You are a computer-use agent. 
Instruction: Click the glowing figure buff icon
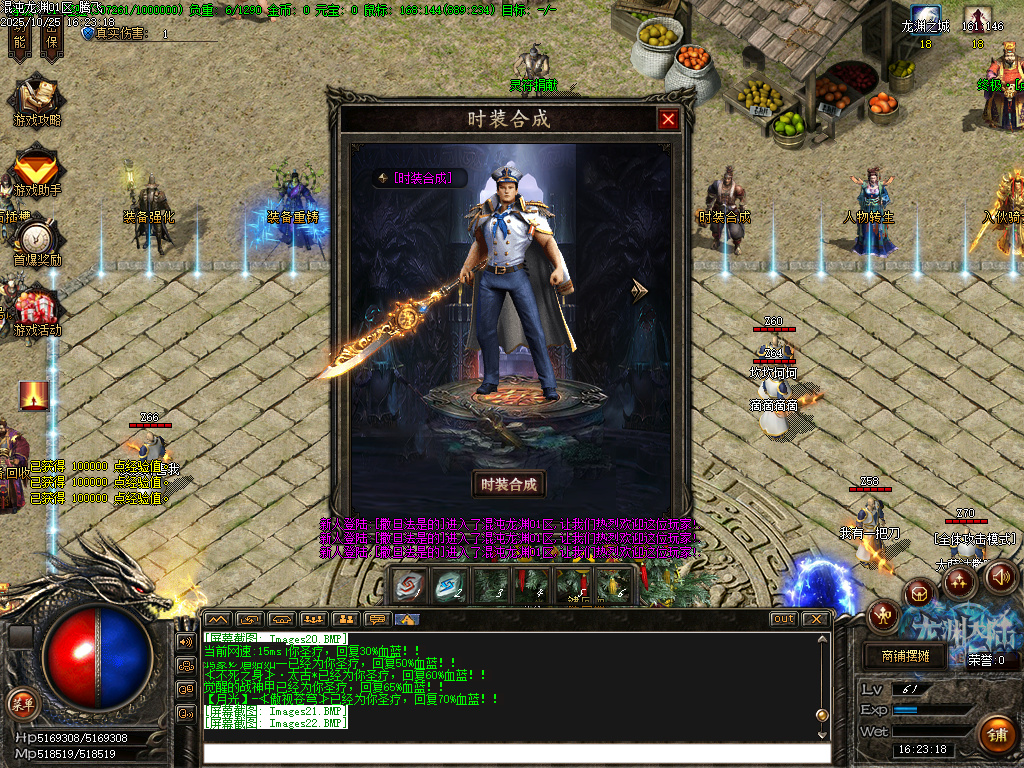pos(34,396)
